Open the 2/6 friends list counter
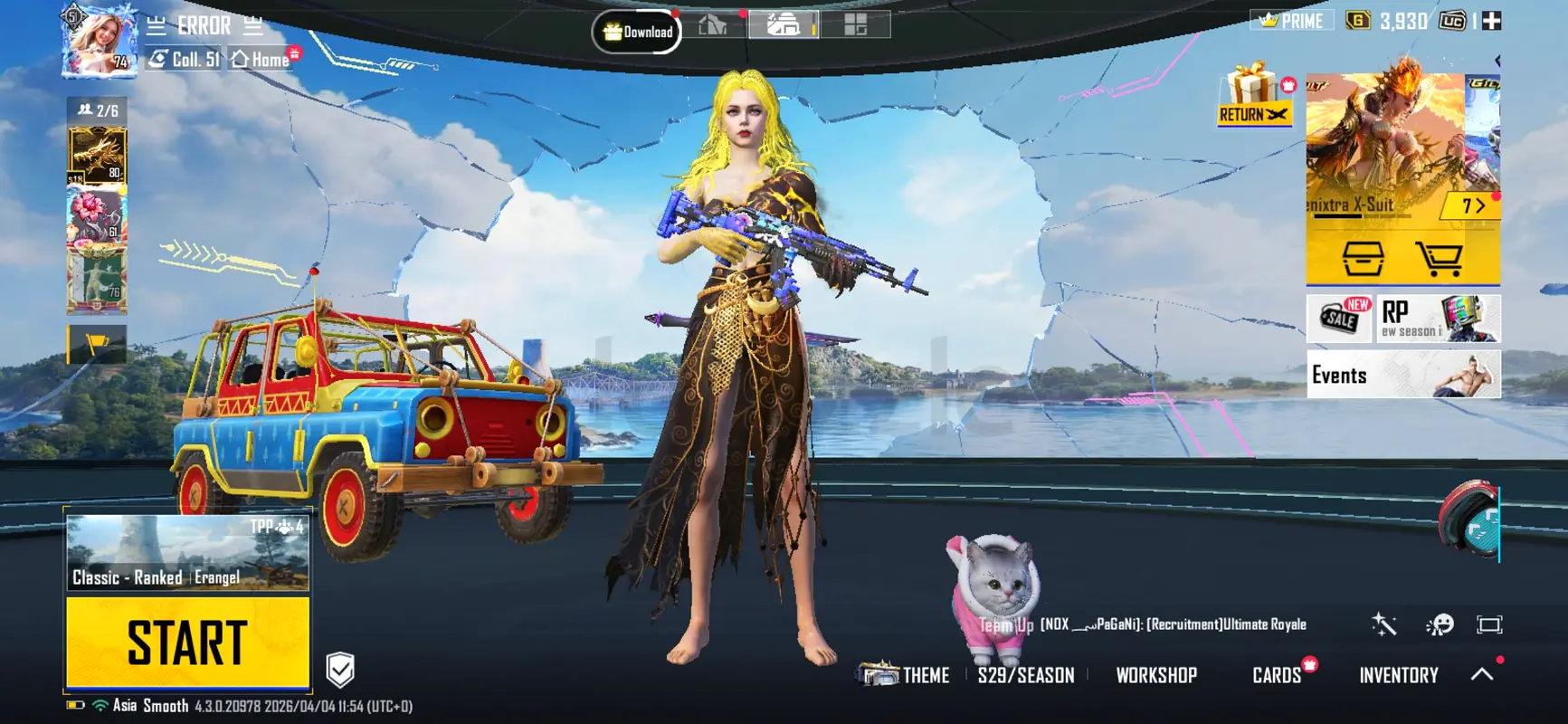 coord(98,110)
